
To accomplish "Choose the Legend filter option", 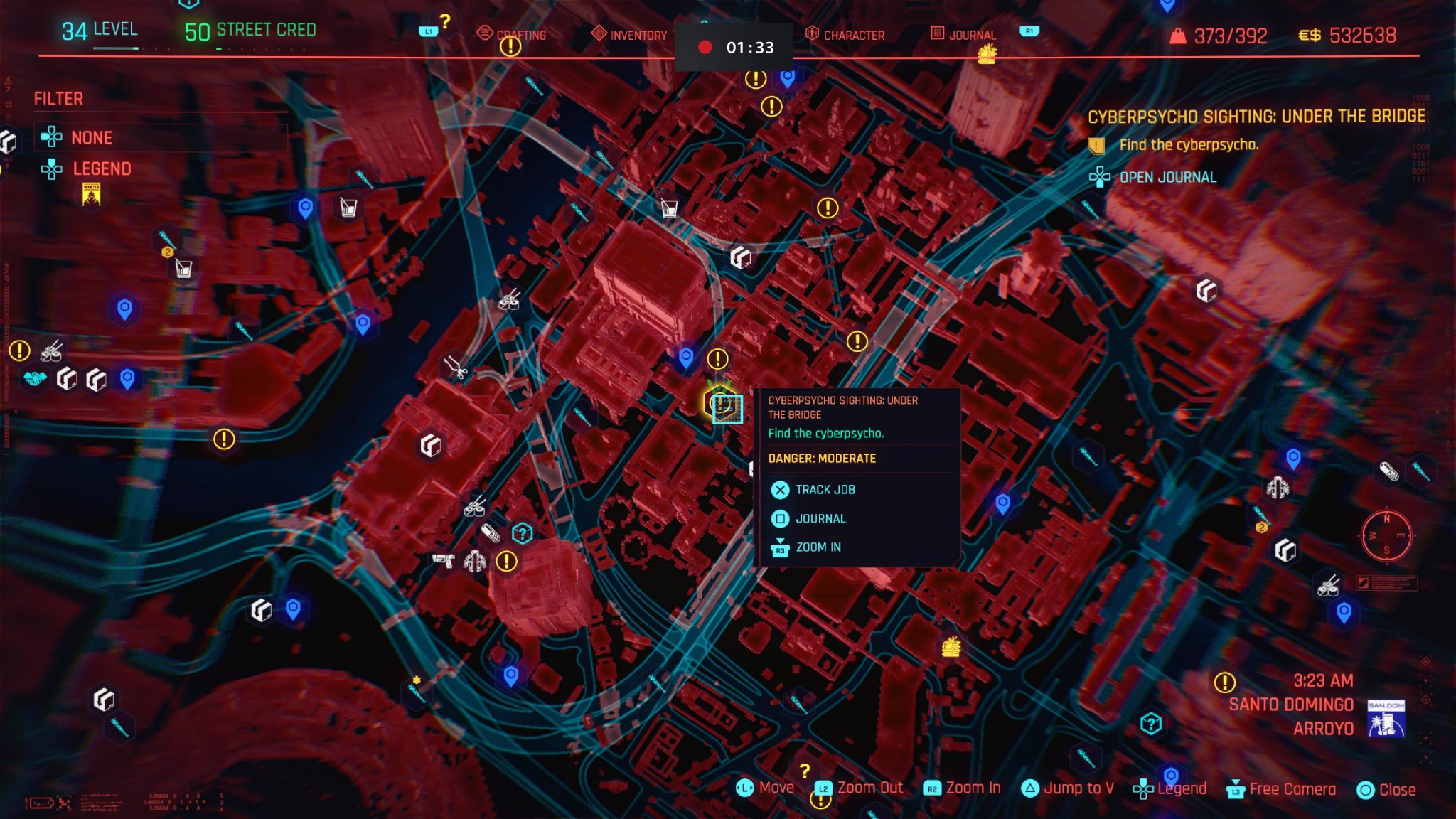I will tap(102, 168).
